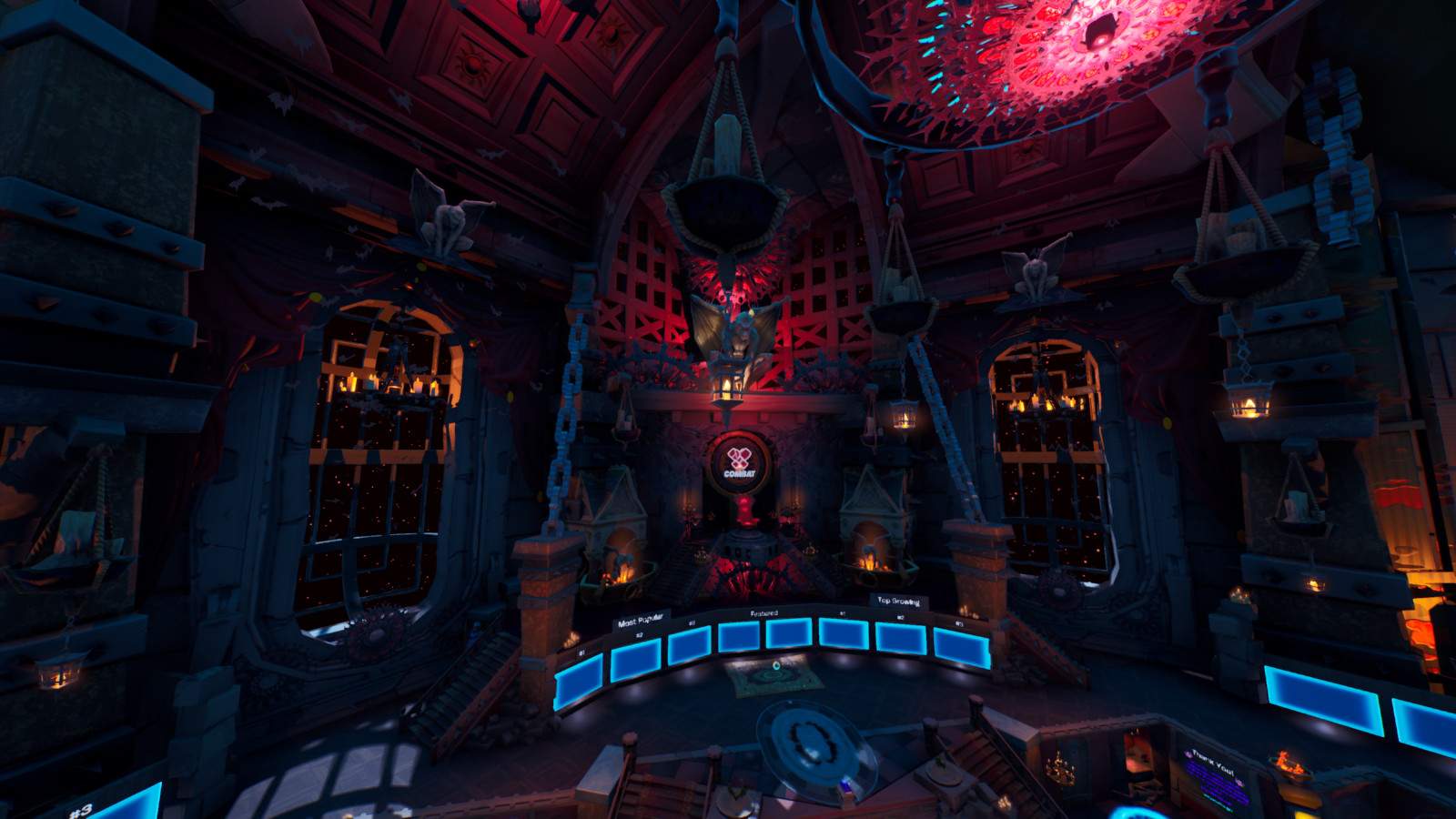Open the Featured section label
The width and height of the screenshot is (1456, 819).
coord(764,613)
